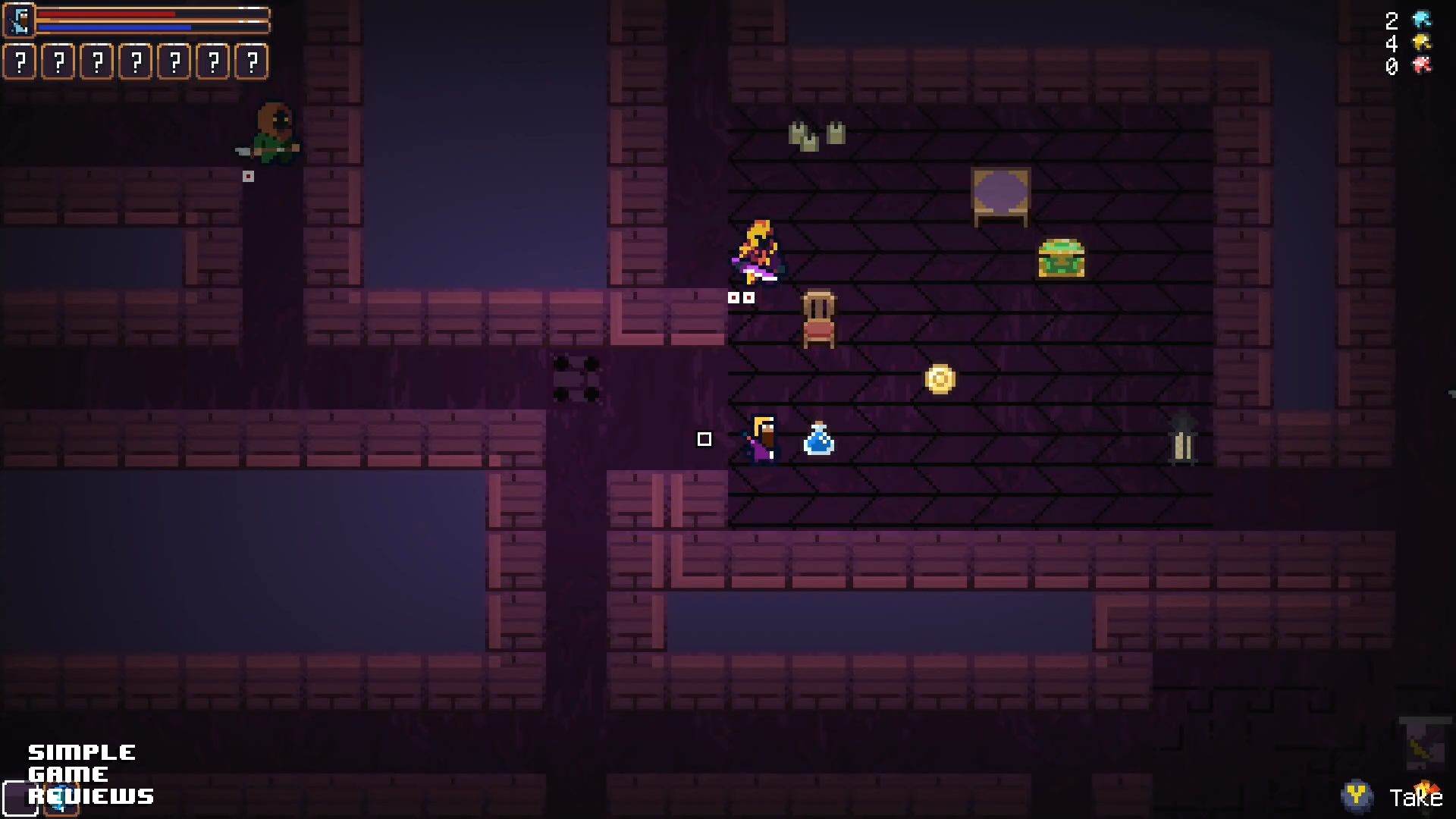The image size is (1456, 819).
Task: Click the red key counter icon
Action: (x=1421, y=65)
